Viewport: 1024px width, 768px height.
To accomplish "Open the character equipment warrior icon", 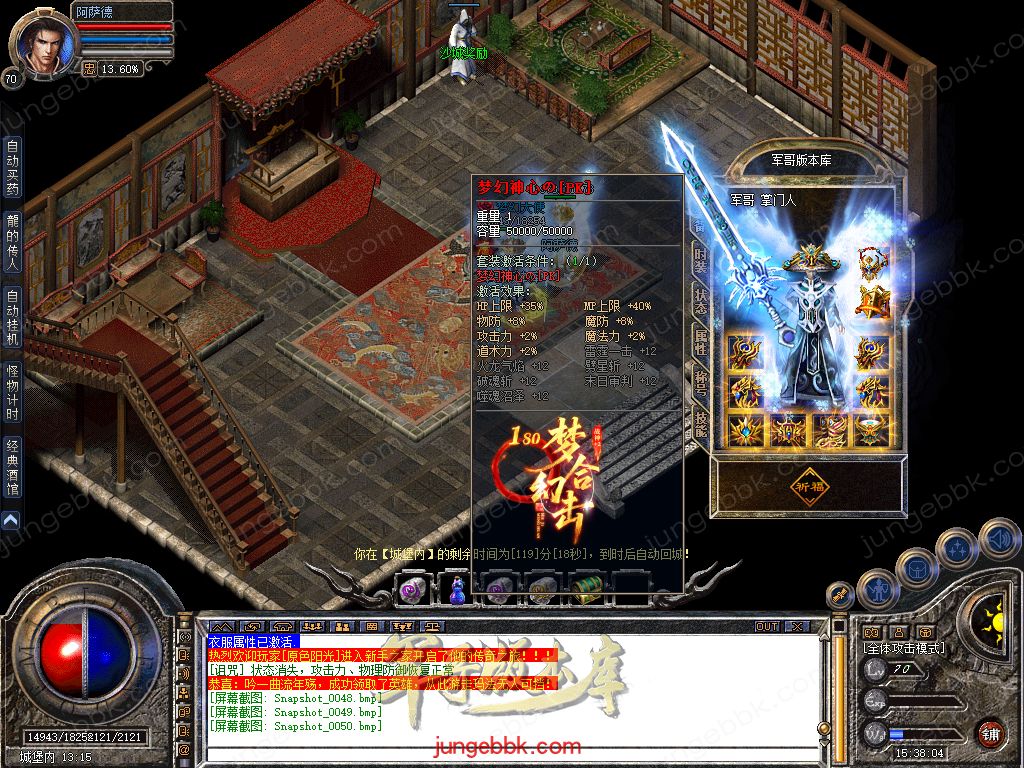I will (x=878, y=588).
